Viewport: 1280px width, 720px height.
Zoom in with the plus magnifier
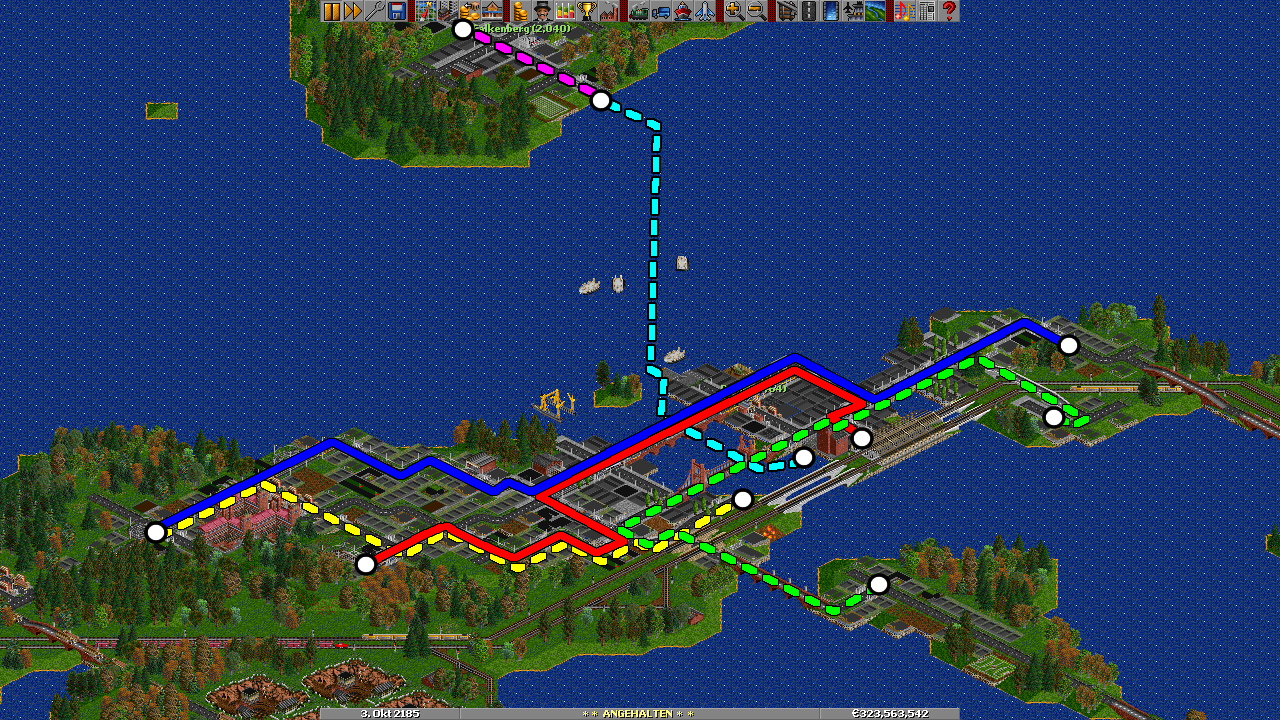click(734, 11)
